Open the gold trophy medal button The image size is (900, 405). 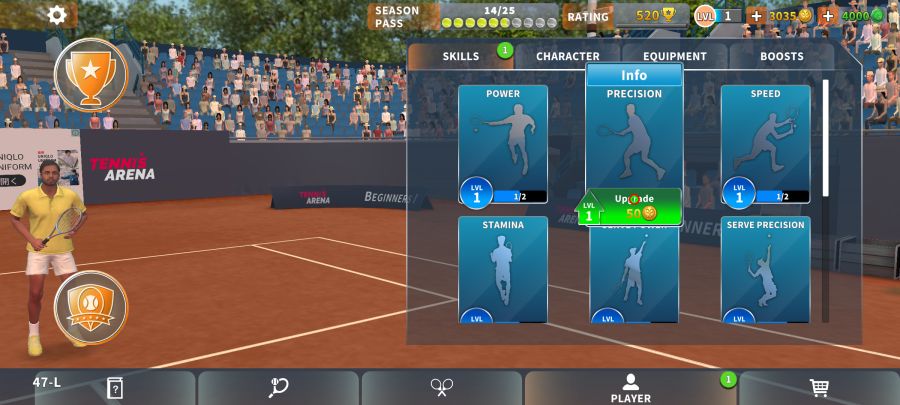[91, 74]
